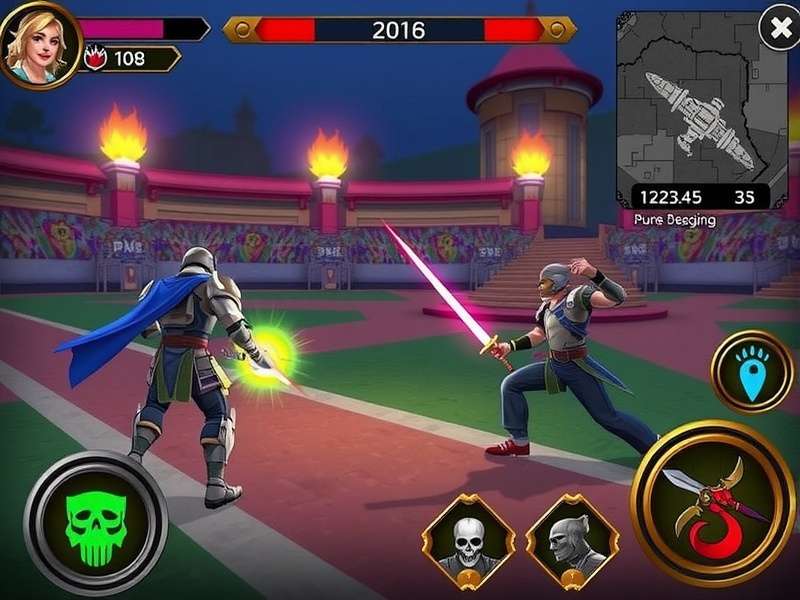800x600 pixels.
Task: Activate the green skull ability
Action: coord(95,523)
